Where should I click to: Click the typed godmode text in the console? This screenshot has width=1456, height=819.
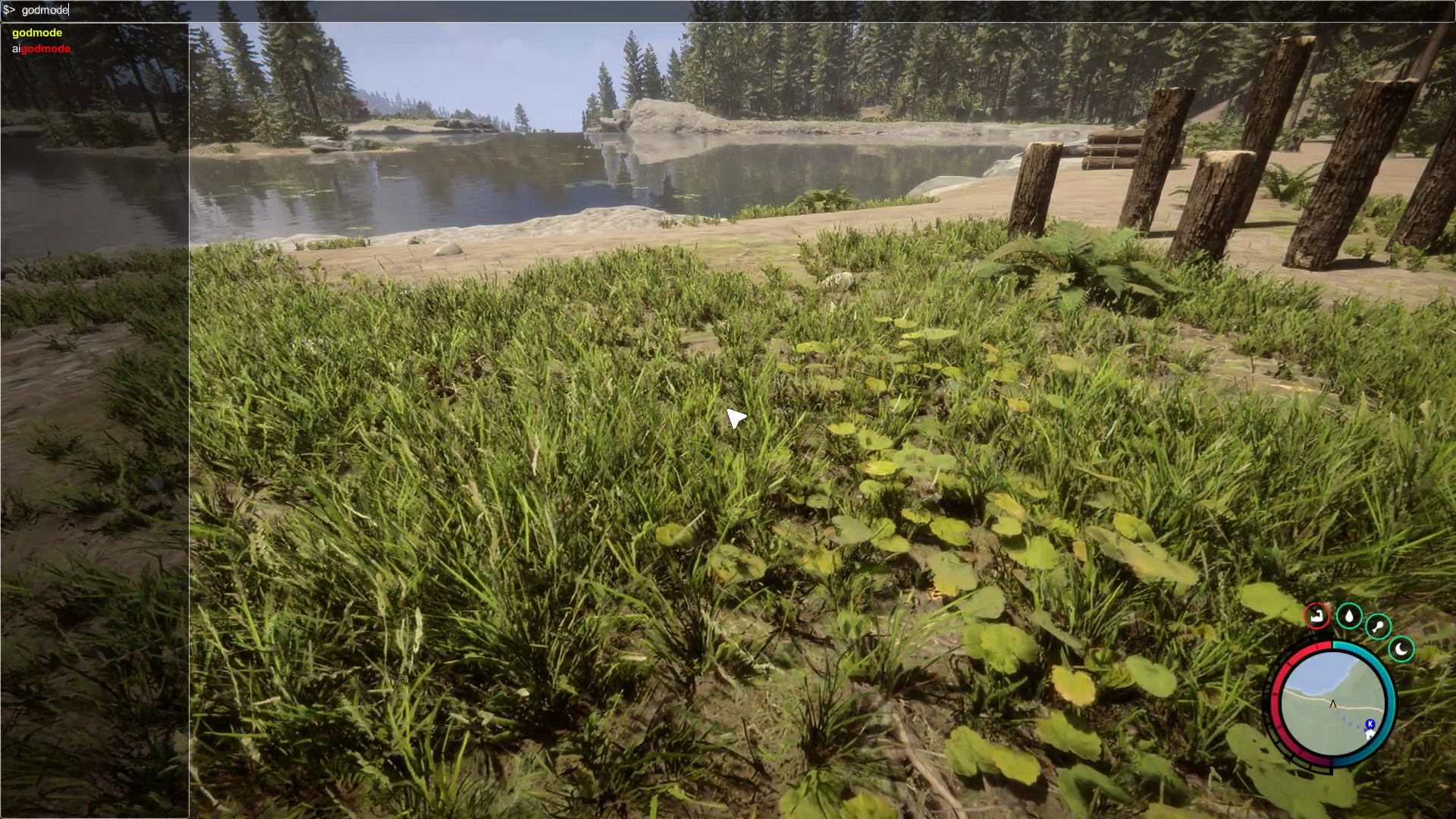click(x=44, y=10)
